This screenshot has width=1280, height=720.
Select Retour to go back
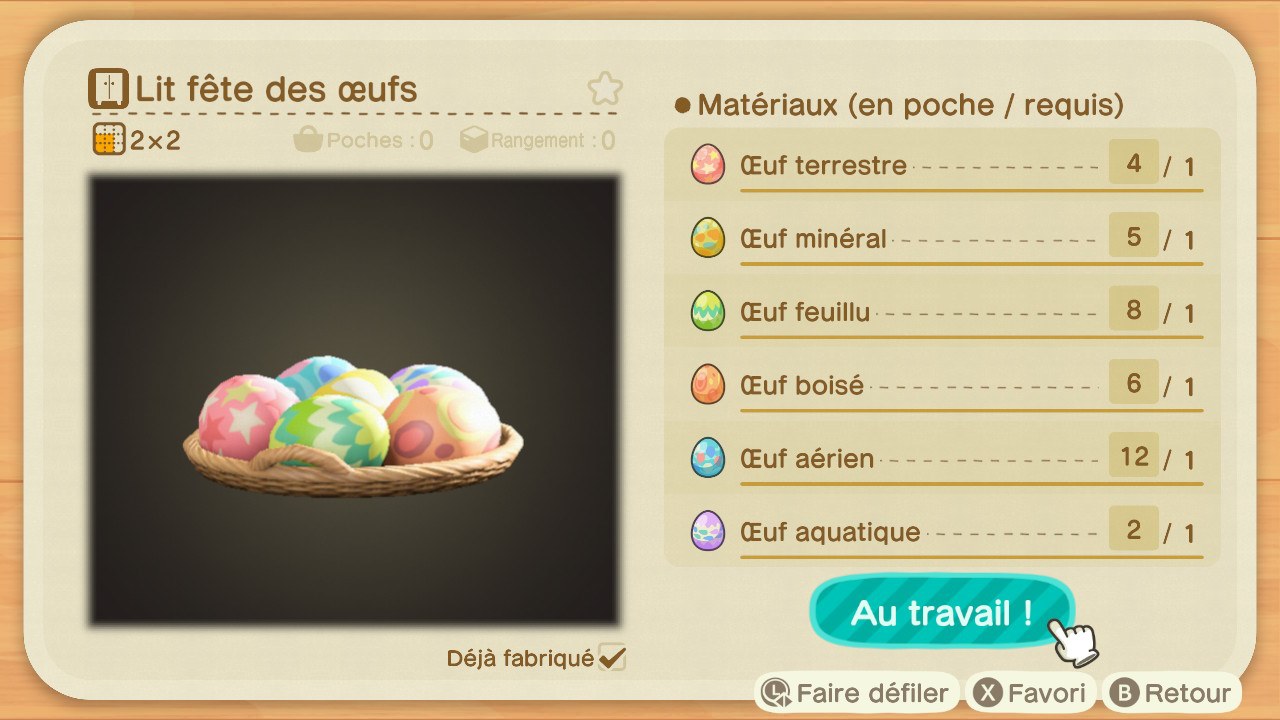point(1172,691)
